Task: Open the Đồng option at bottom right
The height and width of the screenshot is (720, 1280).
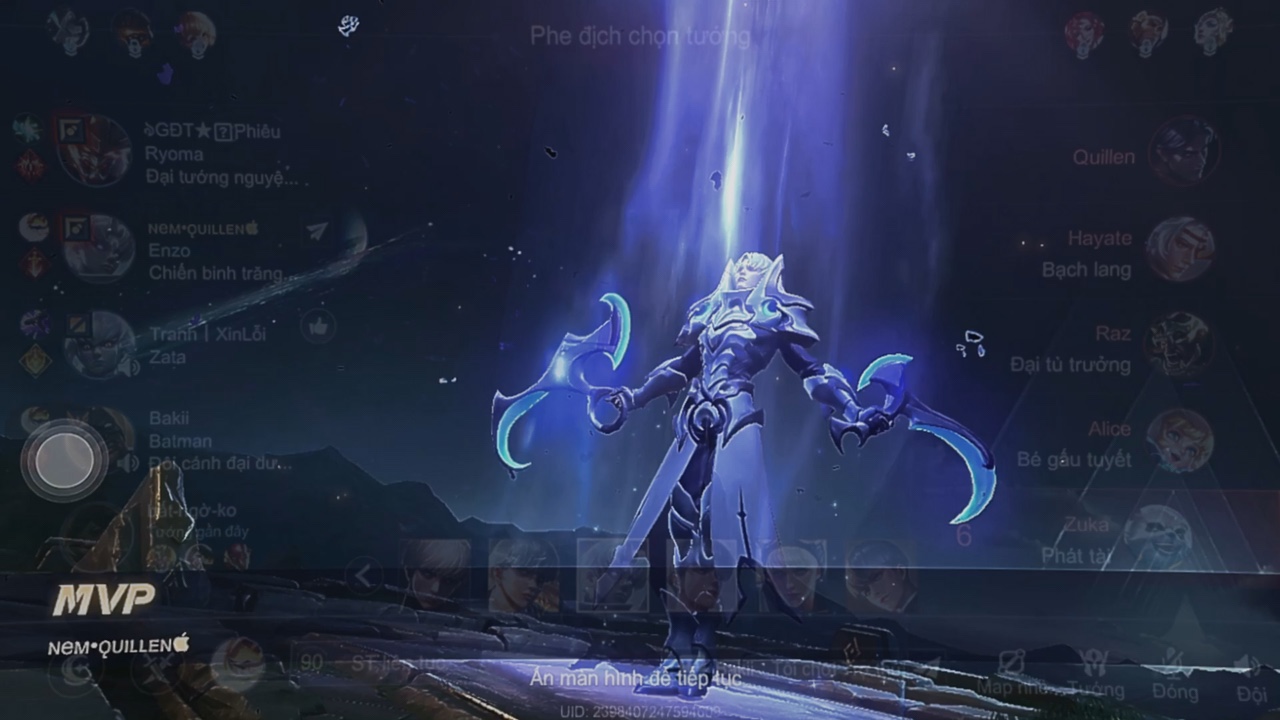Action: pyautogui.click(x=1175, y=676)
